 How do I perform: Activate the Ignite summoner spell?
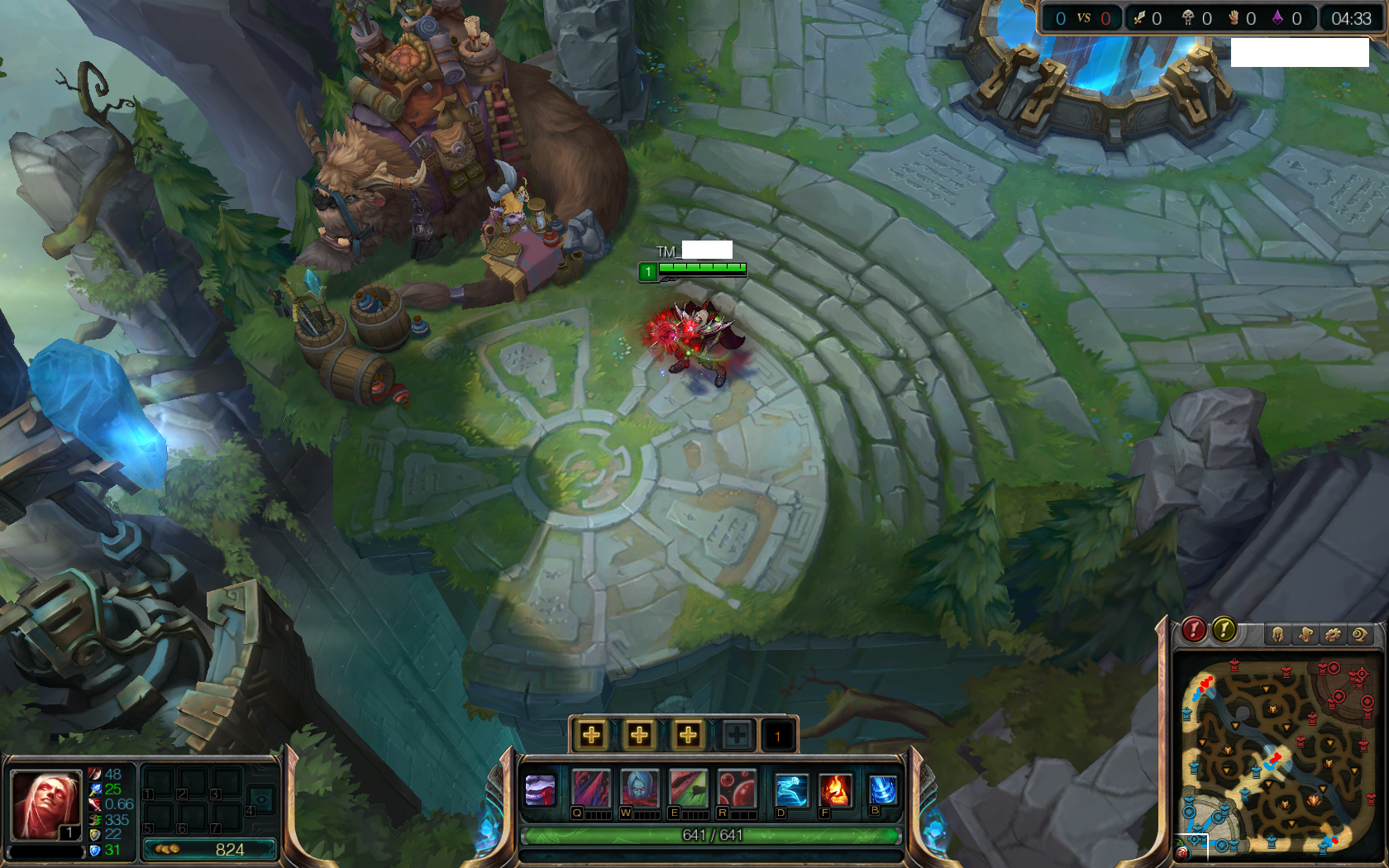click(x=835, y=790)
